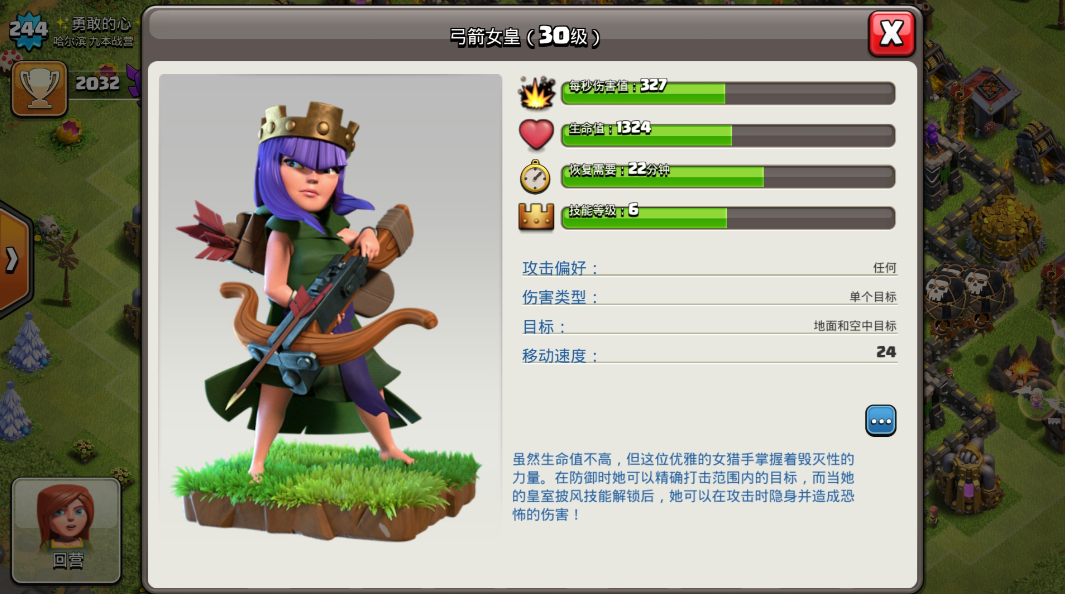Click the trophy count icon
This screenshot has width=1065, height=594.
coord(39,88)
